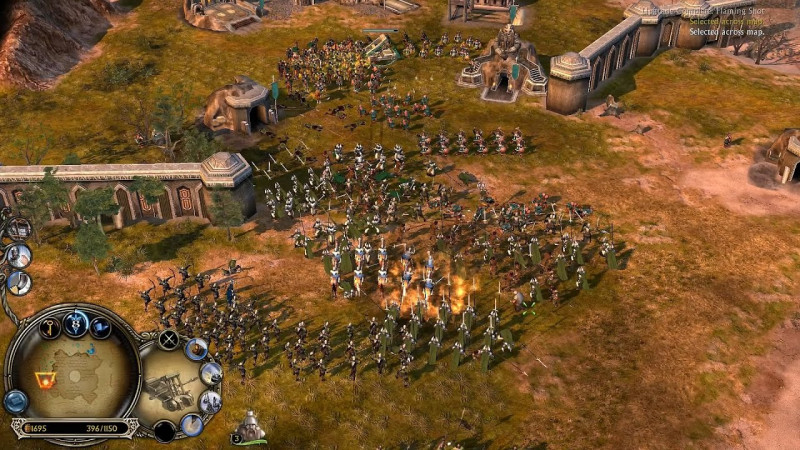
Task: Click the blue round button left of minimap
Action: pyautogui.click(x=15, y=401)
